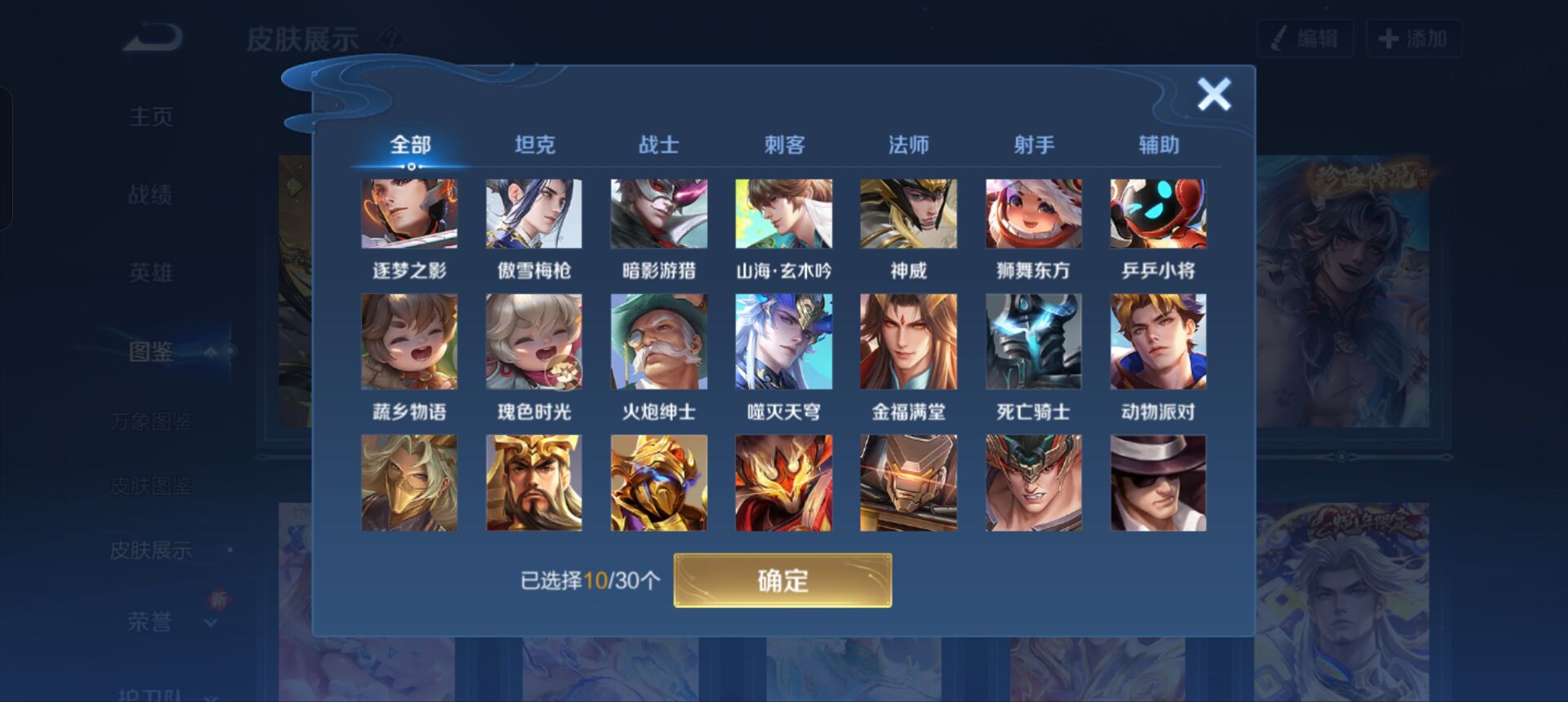Viewport: 1568px width, 702px height.
Task: Open the 战绩 section in sidebar
Action: tap(151, 194)
